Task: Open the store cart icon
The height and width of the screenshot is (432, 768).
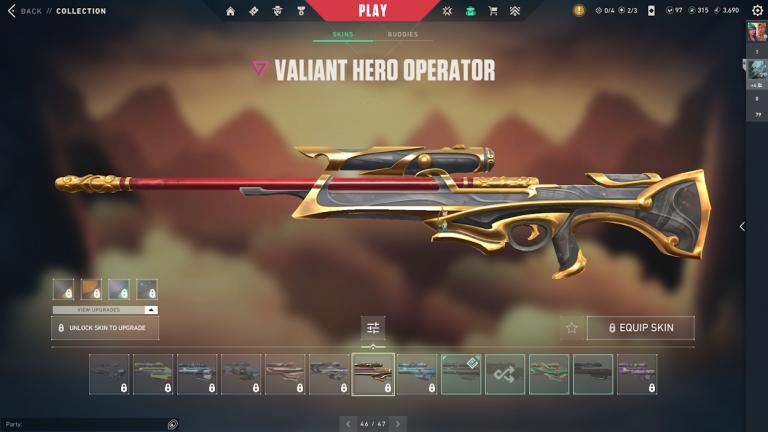Action: coord(493,11)
